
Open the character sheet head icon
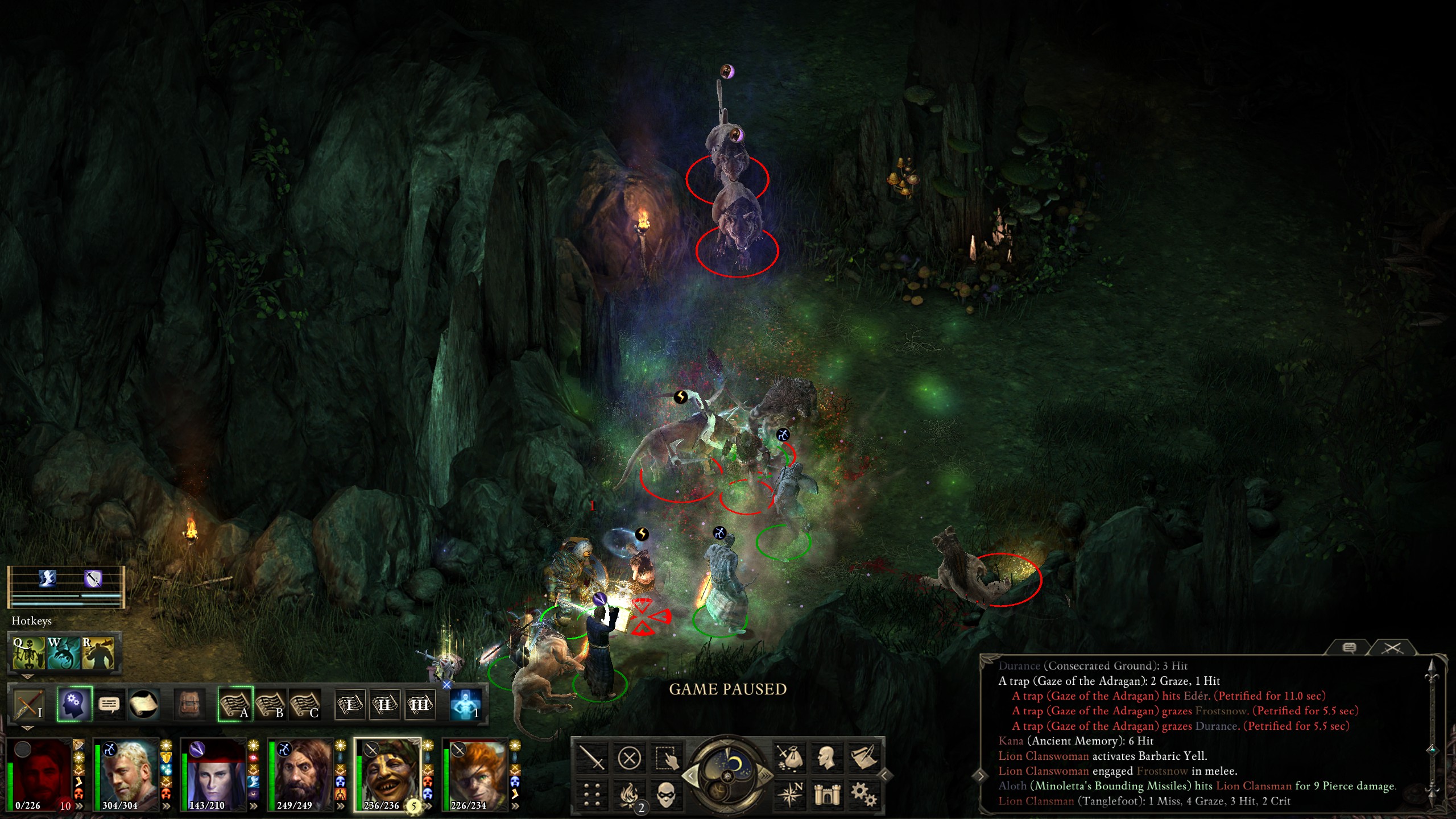point(826,758)
